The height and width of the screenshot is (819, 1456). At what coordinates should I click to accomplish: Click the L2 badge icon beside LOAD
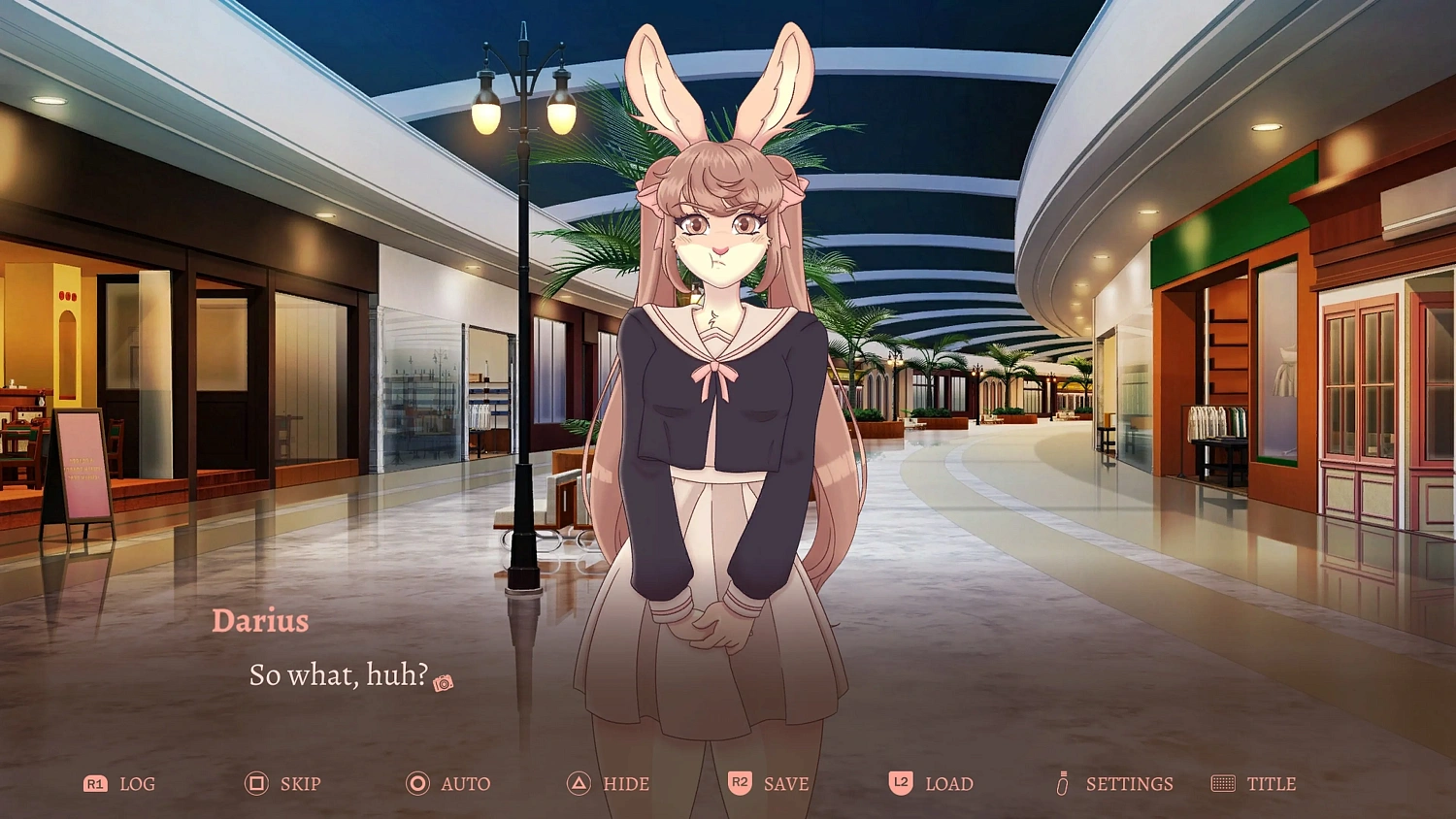(x=899, y=783)
